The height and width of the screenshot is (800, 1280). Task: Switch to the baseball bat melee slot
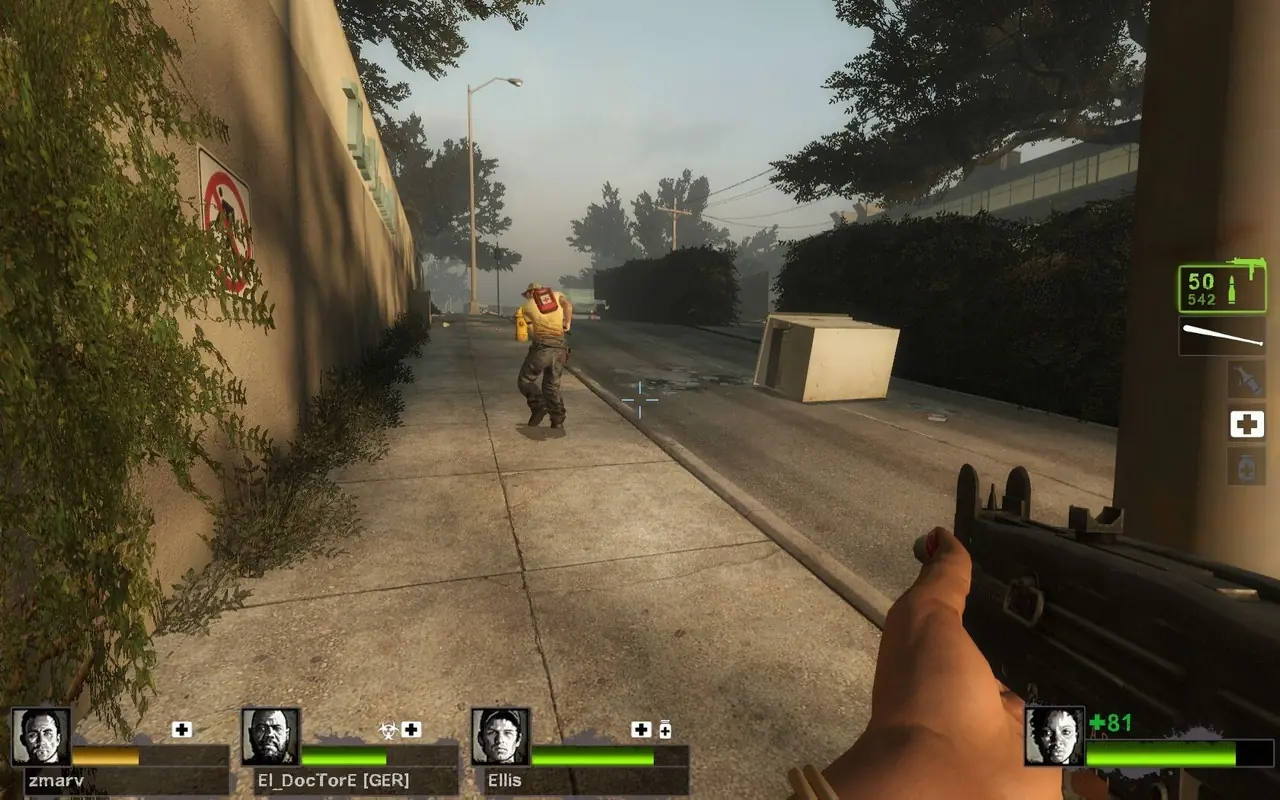(1221, 336)
